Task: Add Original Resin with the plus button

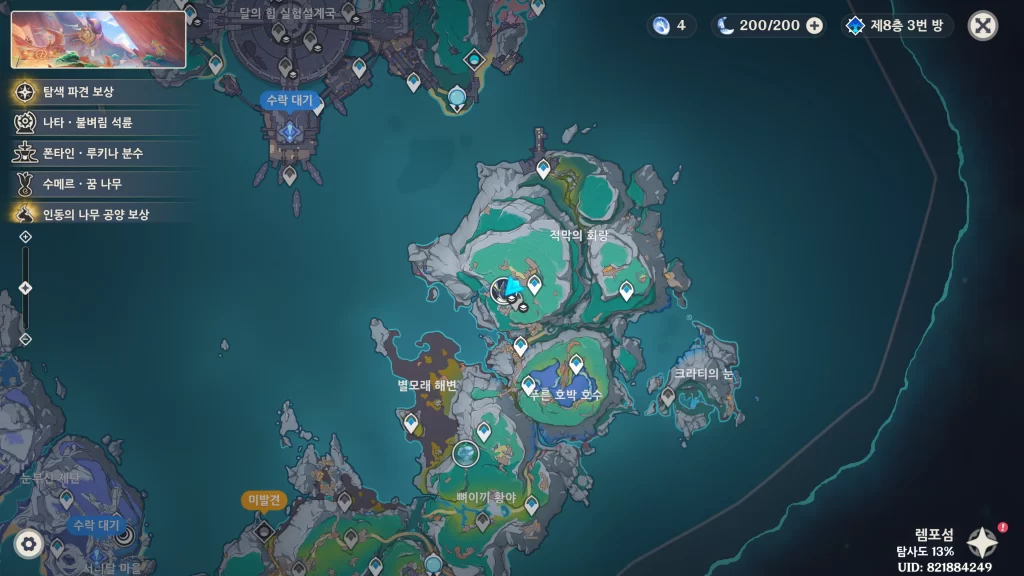Action: click(x=815, y=26)
